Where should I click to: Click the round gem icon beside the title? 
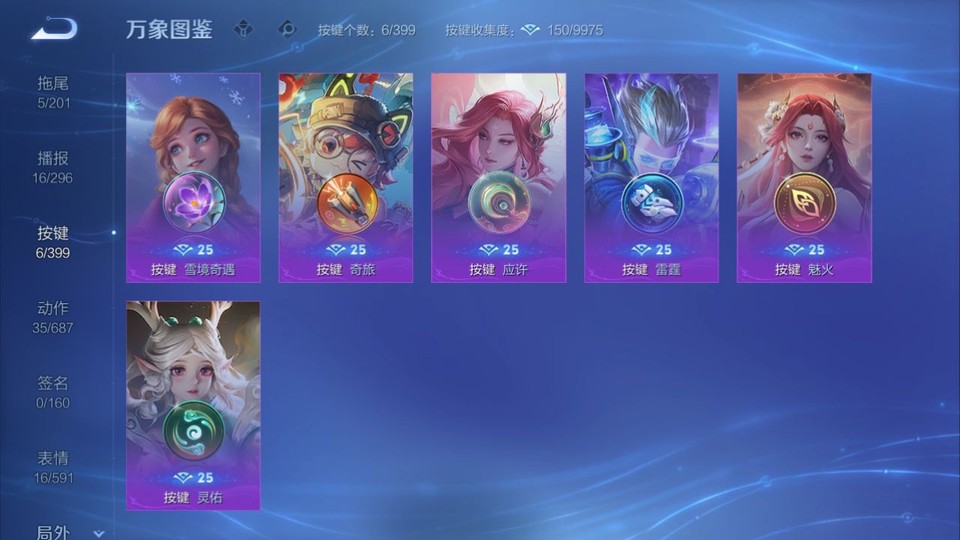288,29
